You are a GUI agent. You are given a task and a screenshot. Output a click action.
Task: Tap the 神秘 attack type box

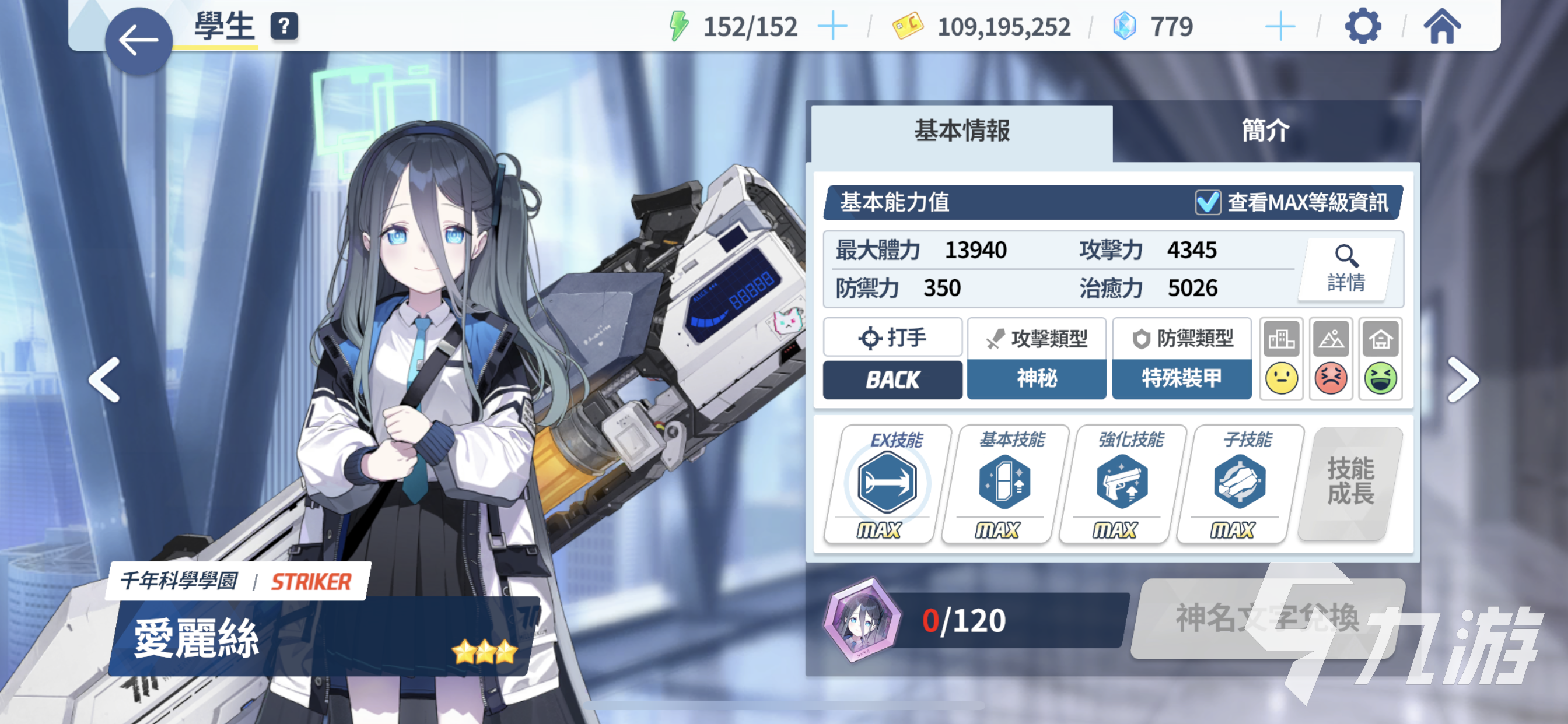(1036, 378)
